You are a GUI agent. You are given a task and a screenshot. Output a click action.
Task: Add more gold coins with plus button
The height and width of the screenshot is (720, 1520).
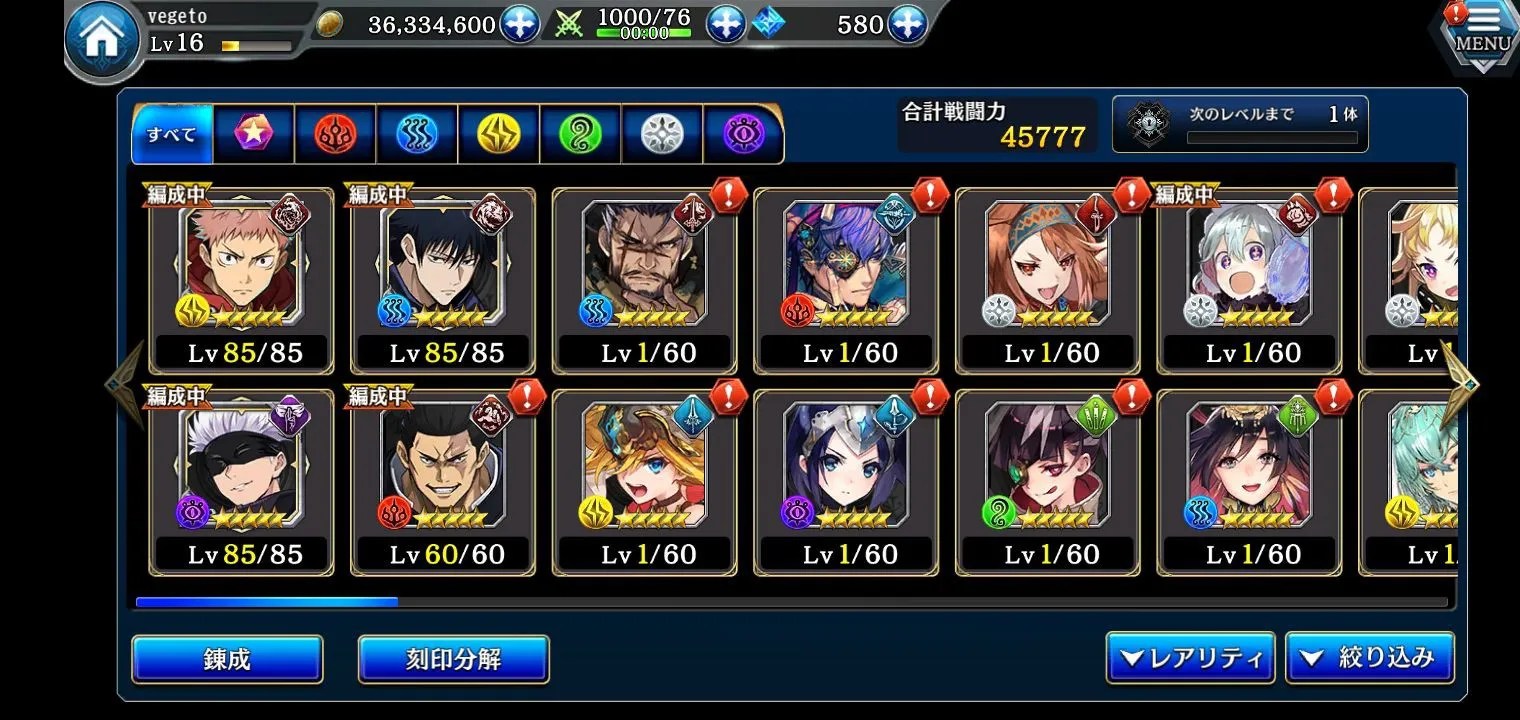tap(520, 24)
